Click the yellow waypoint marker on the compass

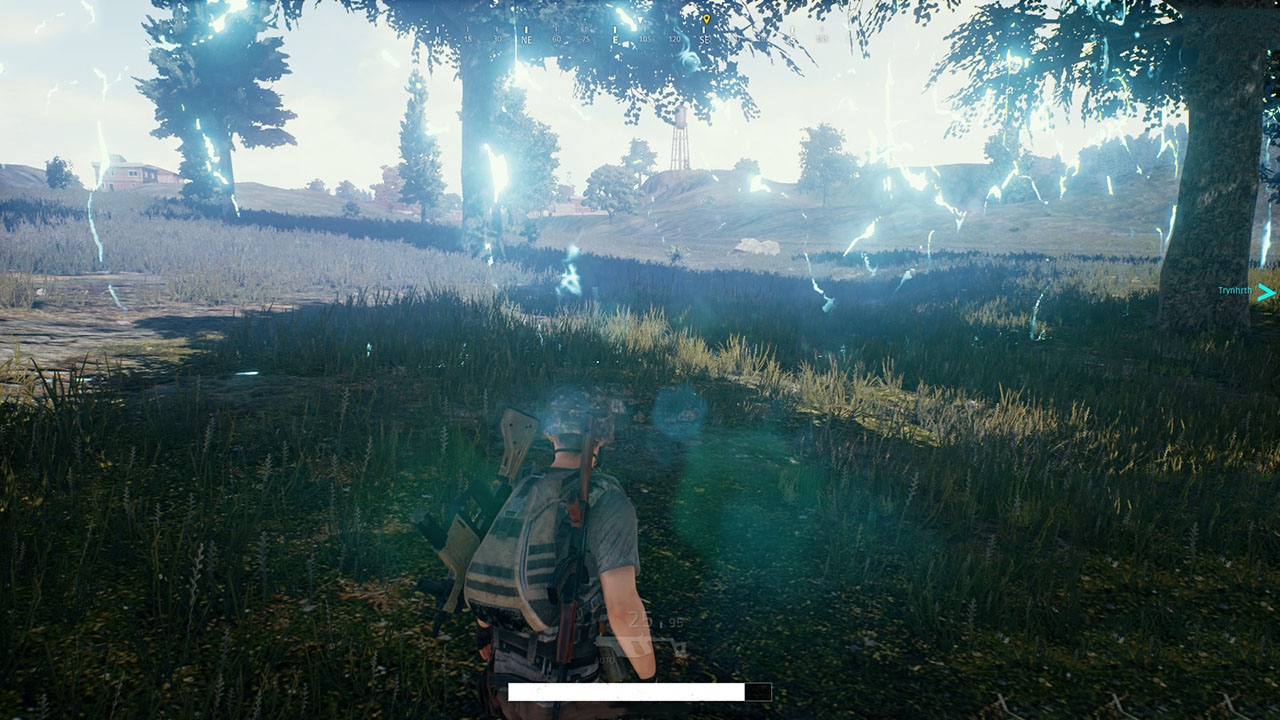coord(706,20)
